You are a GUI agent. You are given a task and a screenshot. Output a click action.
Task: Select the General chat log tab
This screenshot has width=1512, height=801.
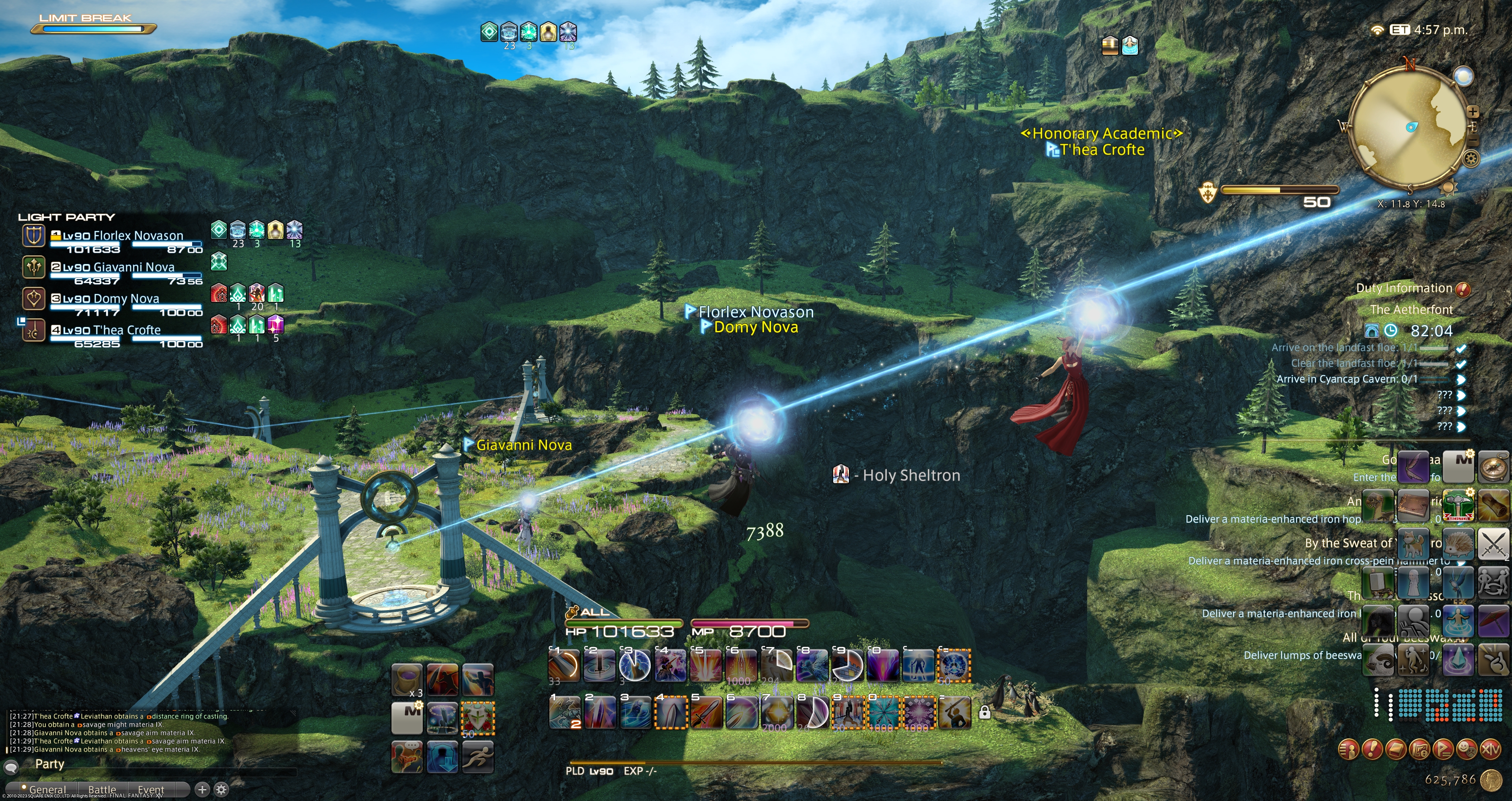tap(48, 789)
